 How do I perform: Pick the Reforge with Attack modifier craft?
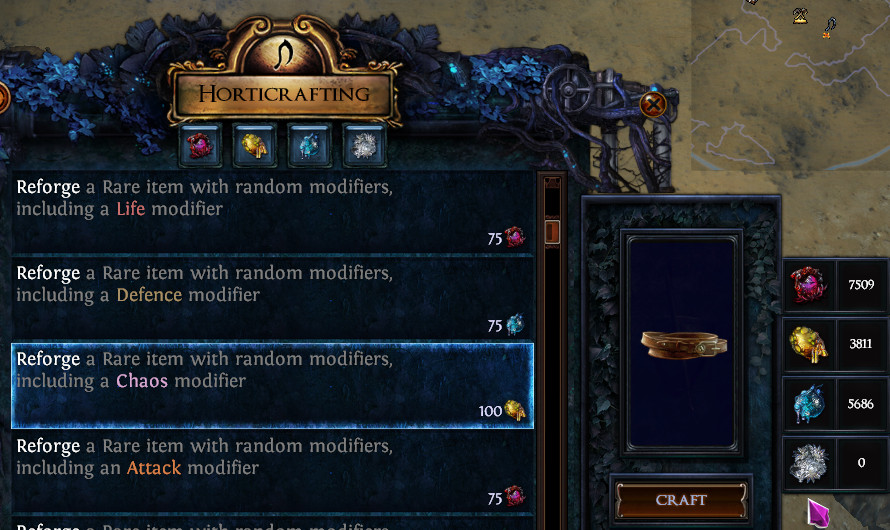tap(272, 471)
